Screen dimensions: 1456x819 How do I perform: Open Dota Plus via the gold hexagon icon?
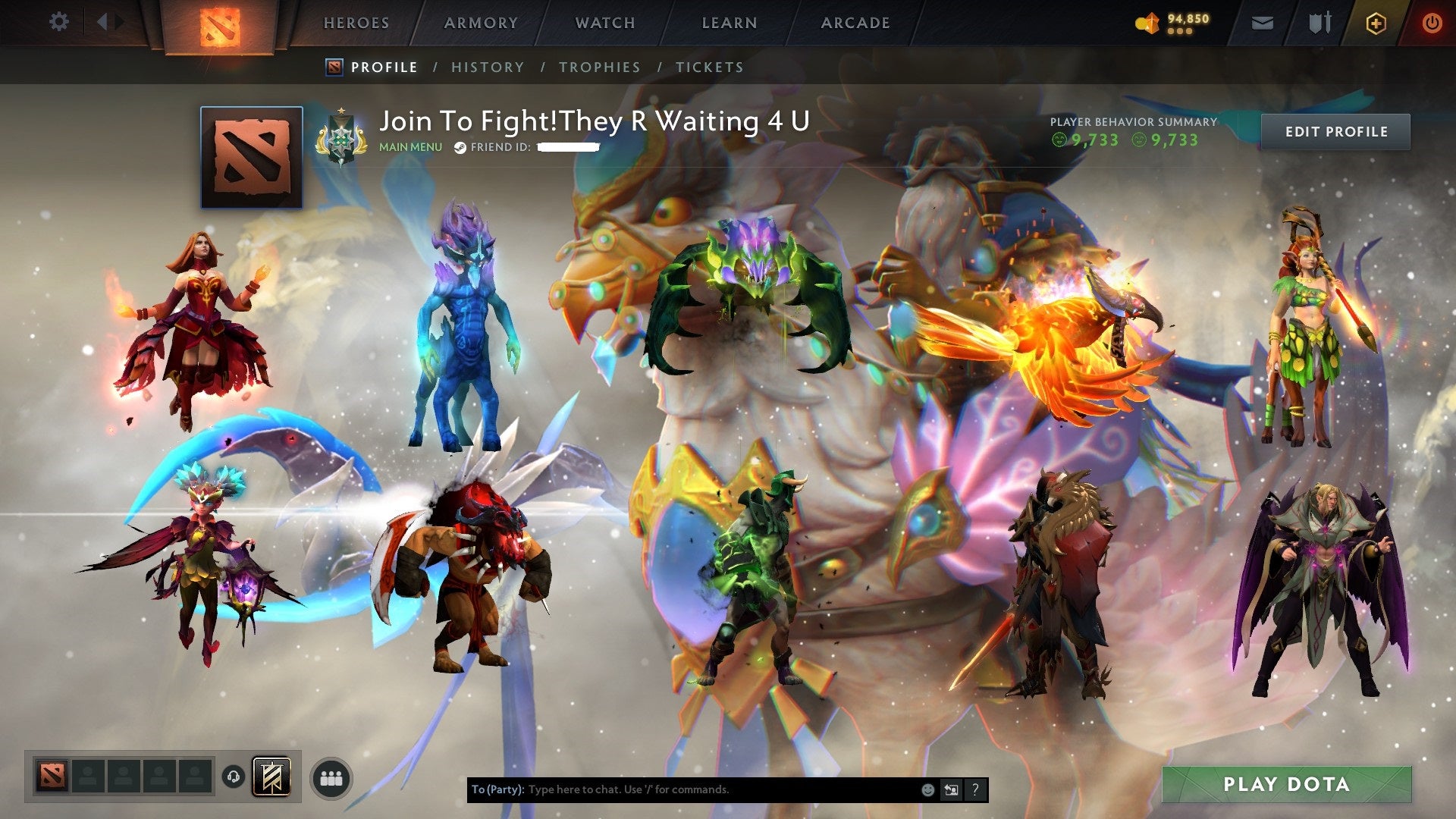pos(1374,23)
